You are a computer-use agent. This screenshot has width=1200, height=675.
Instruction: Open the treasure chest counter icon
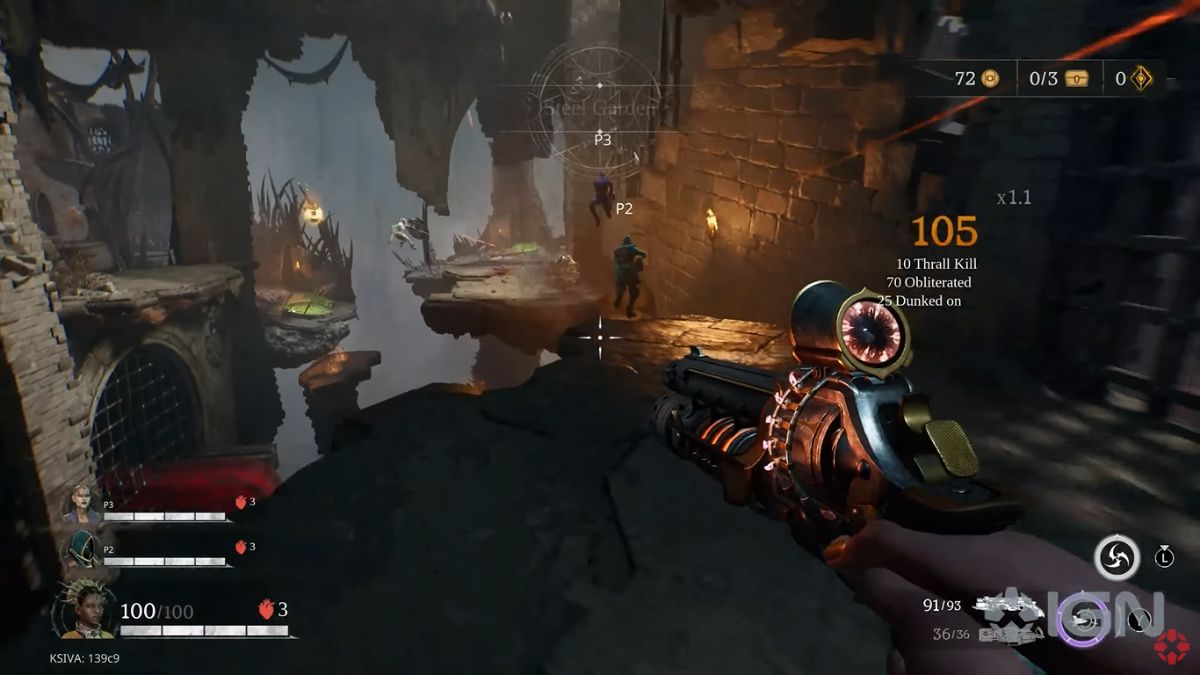[1075, 78]
